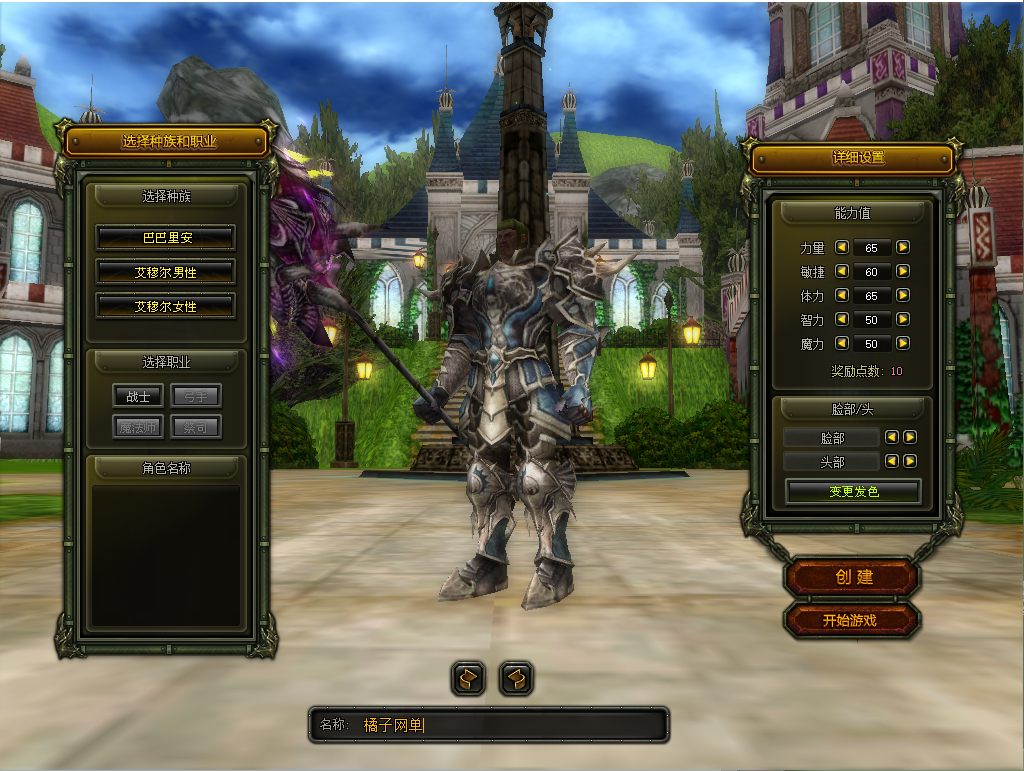Increase 智力 with the right arrow

click(x=903, y=320)
